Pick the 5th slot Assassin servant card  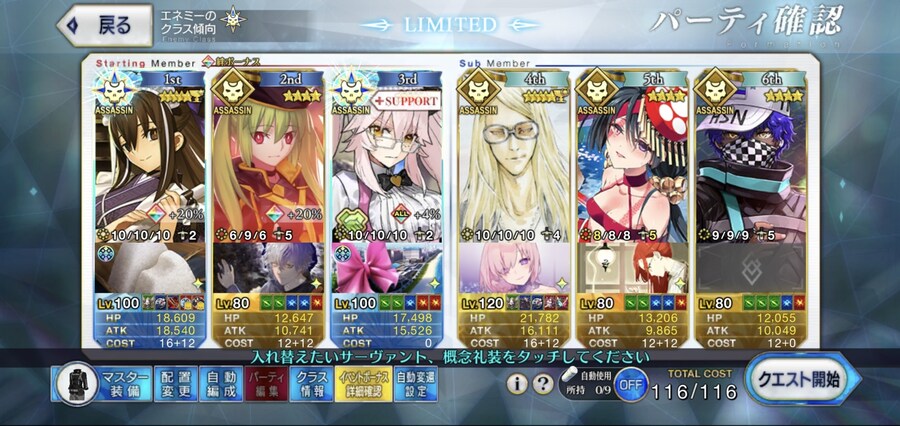(x=630, y=160)
